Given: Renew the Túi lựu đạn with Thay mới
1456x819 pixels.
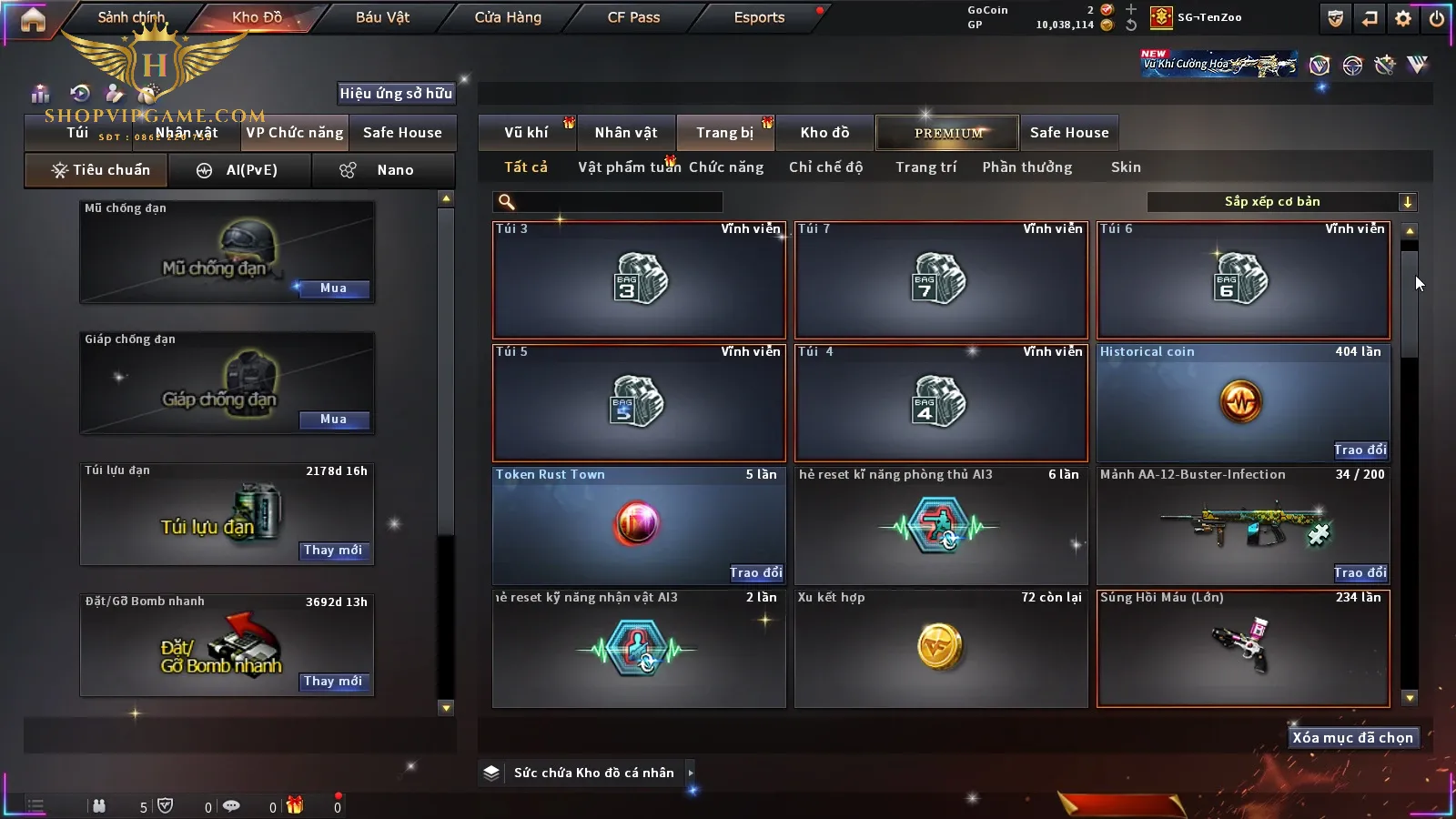Looking at the screenshot, I should (x=333, y=551).
